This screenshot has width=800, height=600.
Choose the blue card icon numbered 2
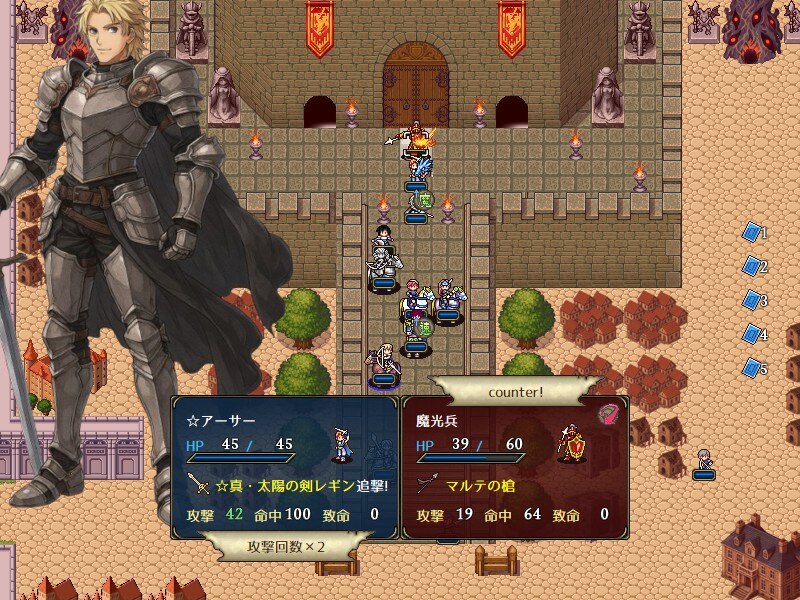[x=751, y=266]
